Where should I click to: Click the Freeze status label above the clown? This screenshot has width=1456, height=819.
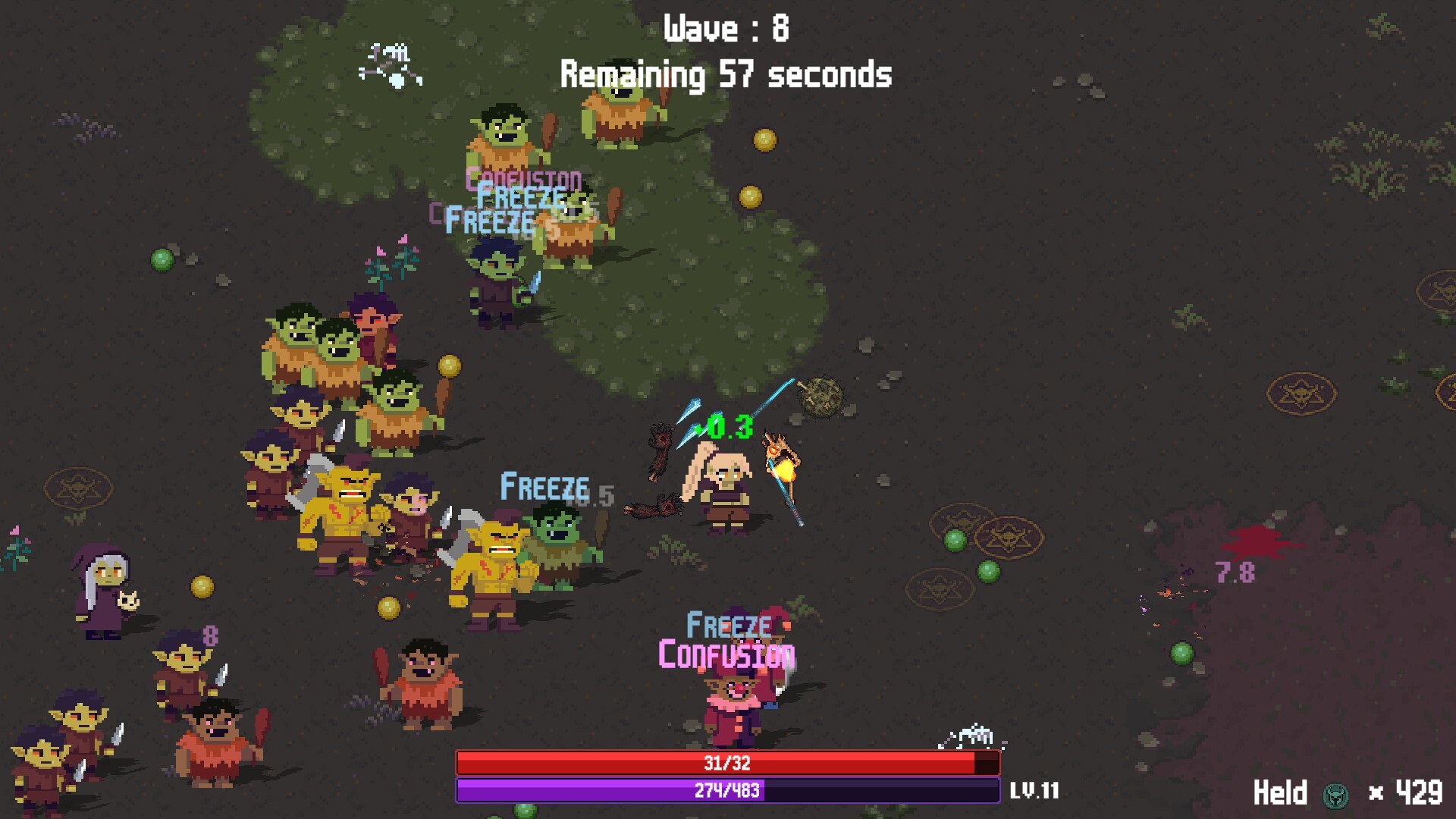(728, 625)
